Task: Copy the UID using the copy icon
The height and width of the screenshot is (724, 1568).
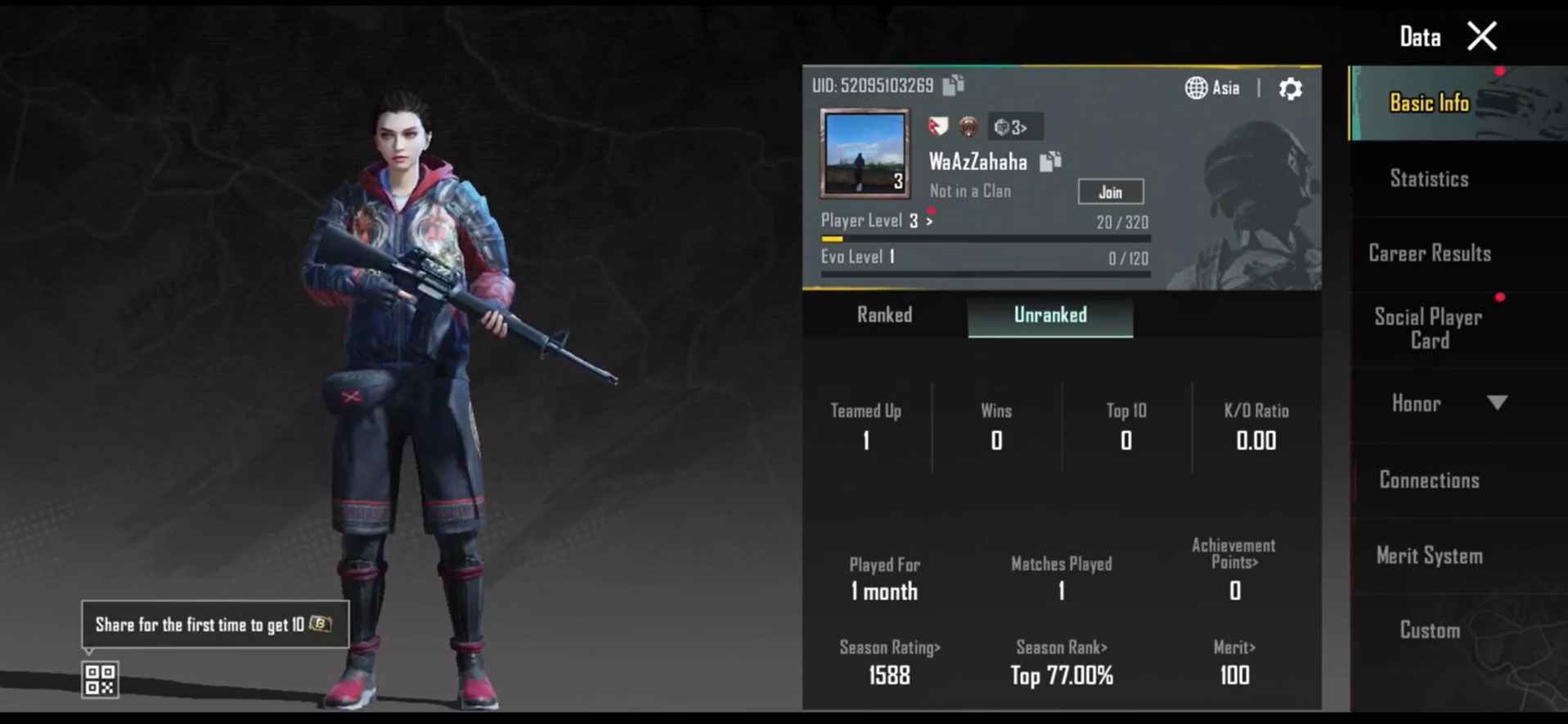Action: pyautogui.click(x=951, y=84)
